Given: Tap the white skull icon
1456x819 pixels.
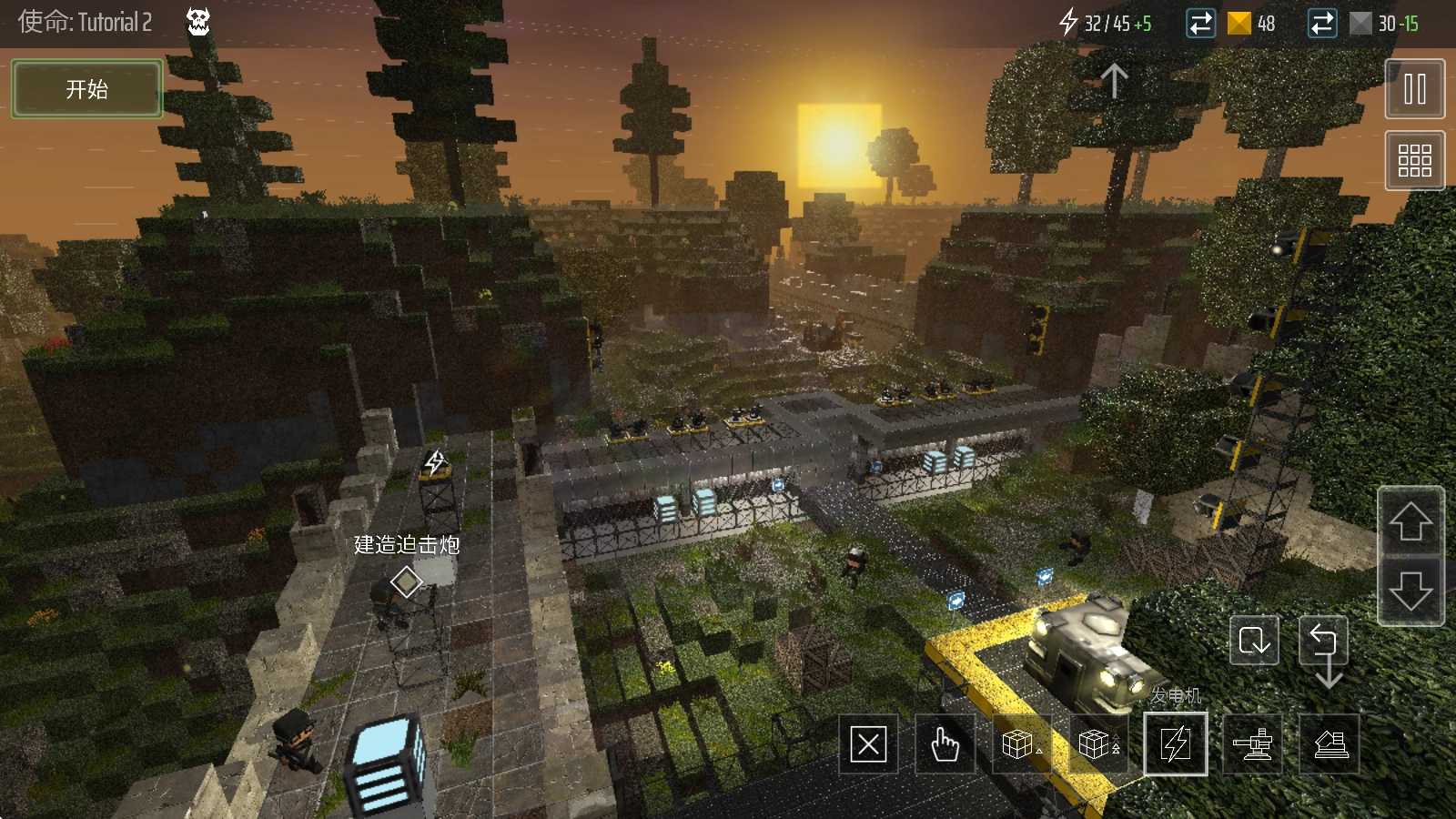Looking at the screenshot, I should click(198, 22).
